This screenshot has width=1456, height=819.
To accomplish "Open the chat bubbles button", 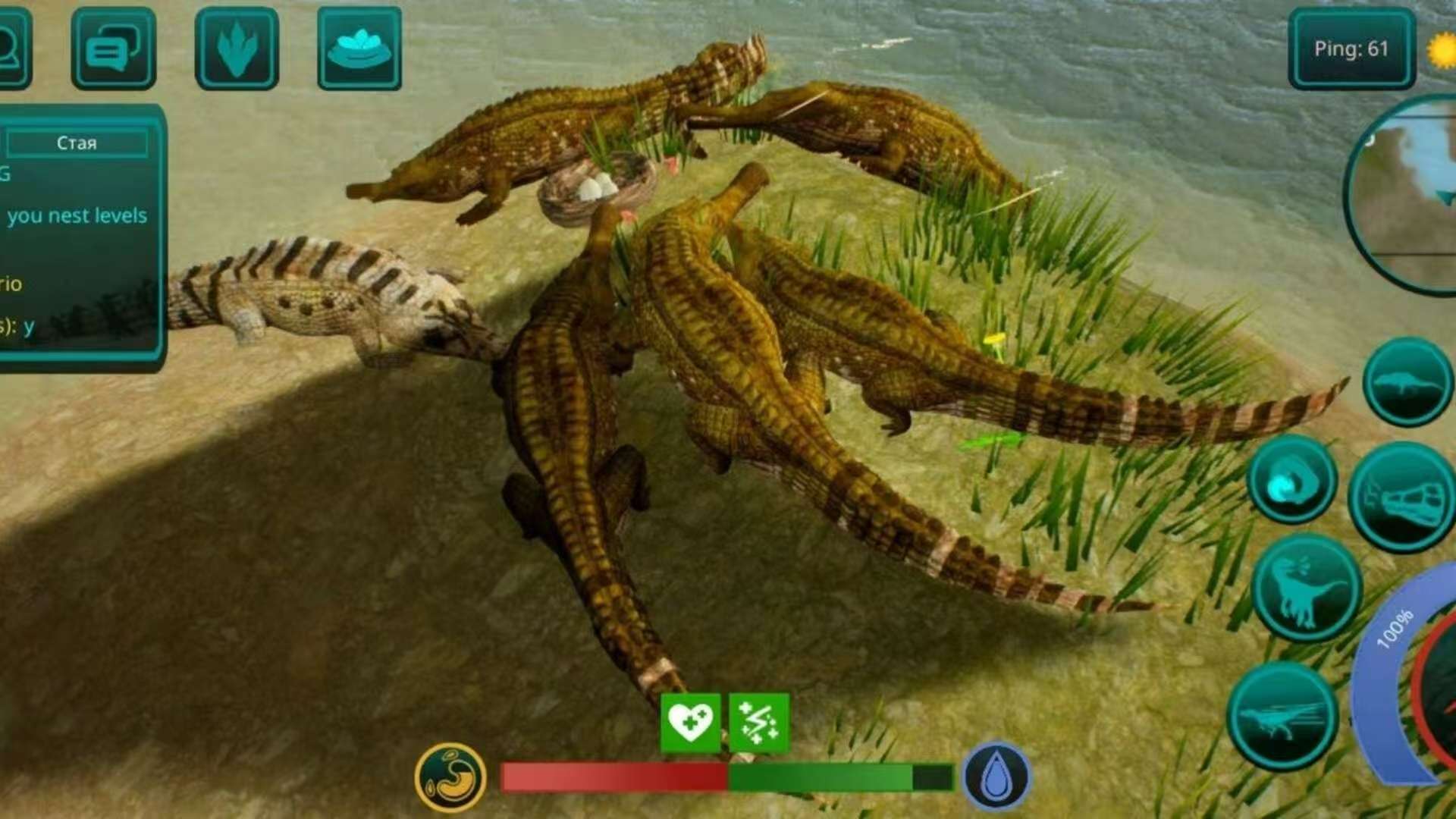I will click(113, 49).
